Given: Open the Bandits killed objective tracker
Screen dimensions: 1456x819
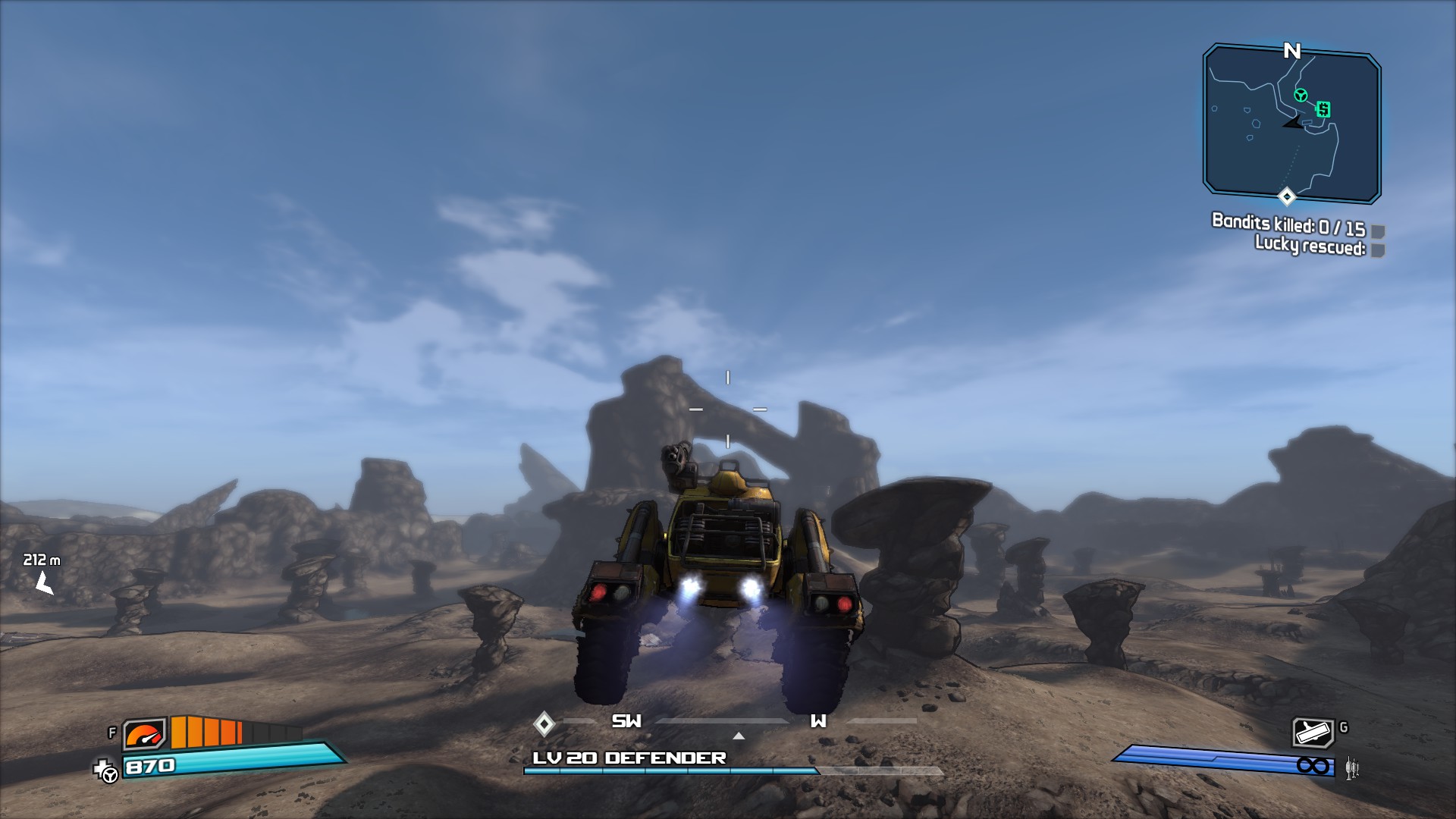Looking at the screenshot, I should click(1288, 224).
